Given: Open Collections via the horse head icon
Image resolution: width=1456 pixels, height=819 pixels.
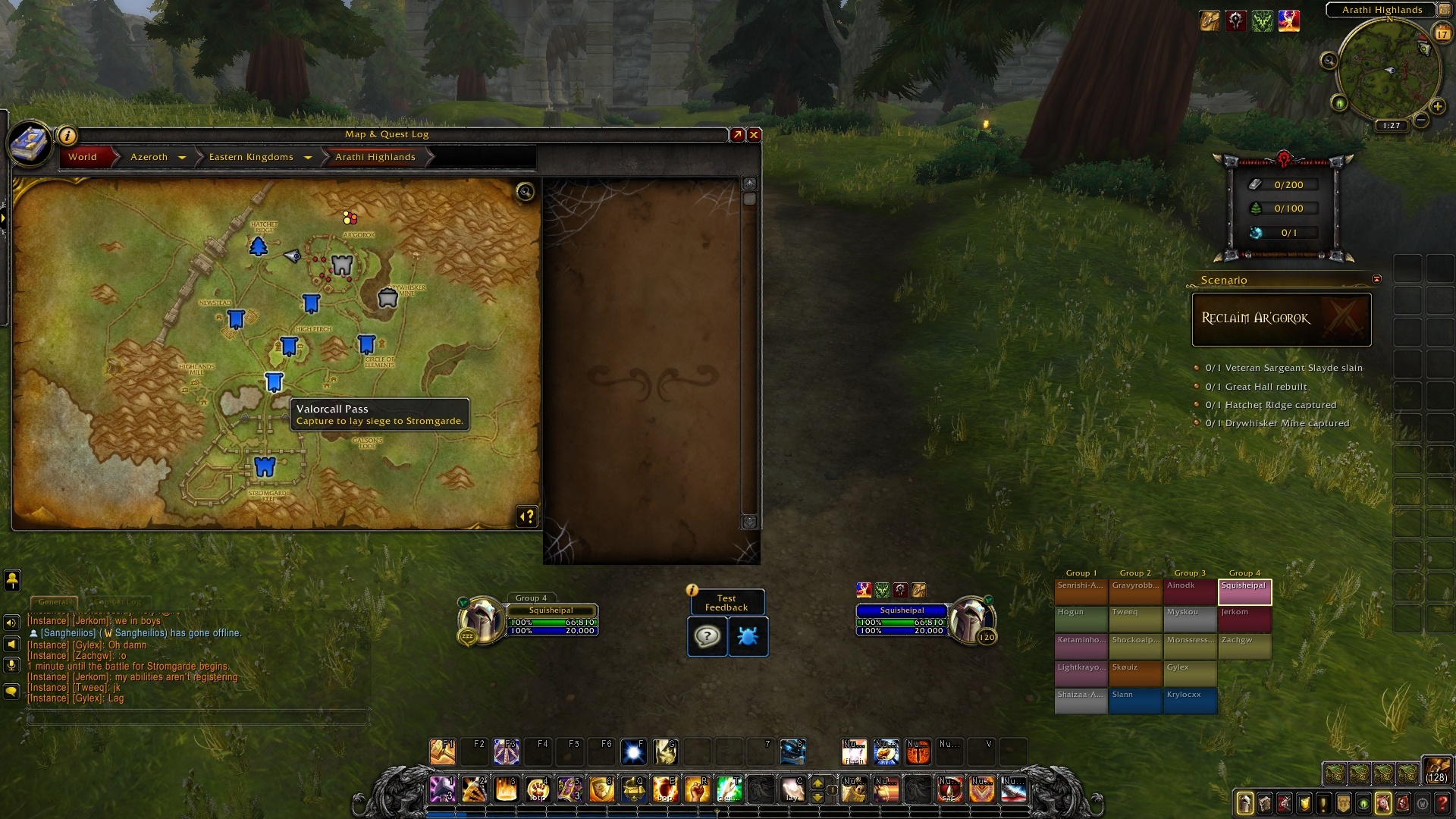Looking at the screenshot, I should coord(1383,802).
